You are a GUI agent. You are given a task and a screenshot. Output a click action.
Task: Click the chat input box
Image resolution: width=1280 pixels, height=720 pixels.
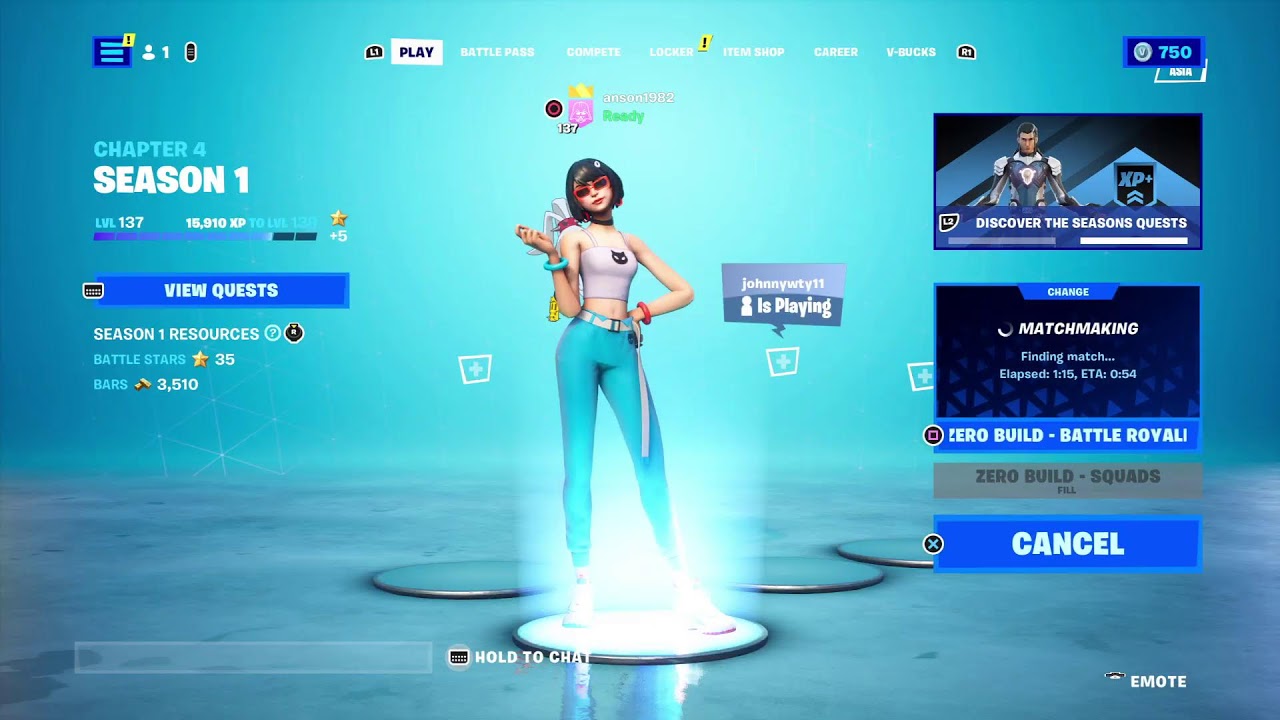tap(253, 657)
